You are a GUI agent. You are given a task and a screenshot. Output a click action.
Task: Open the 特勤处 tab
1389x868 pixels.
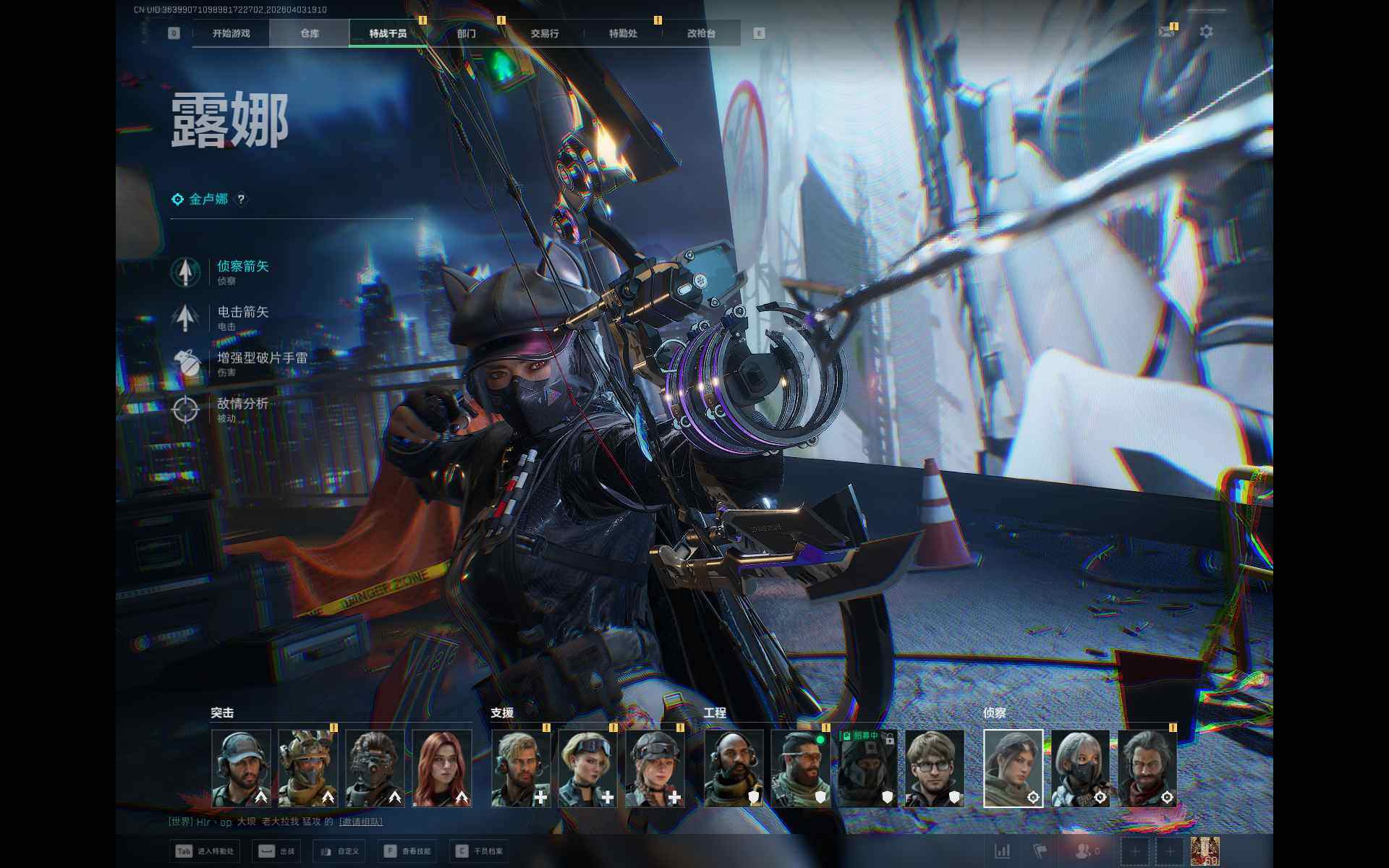tap(623, 33)
